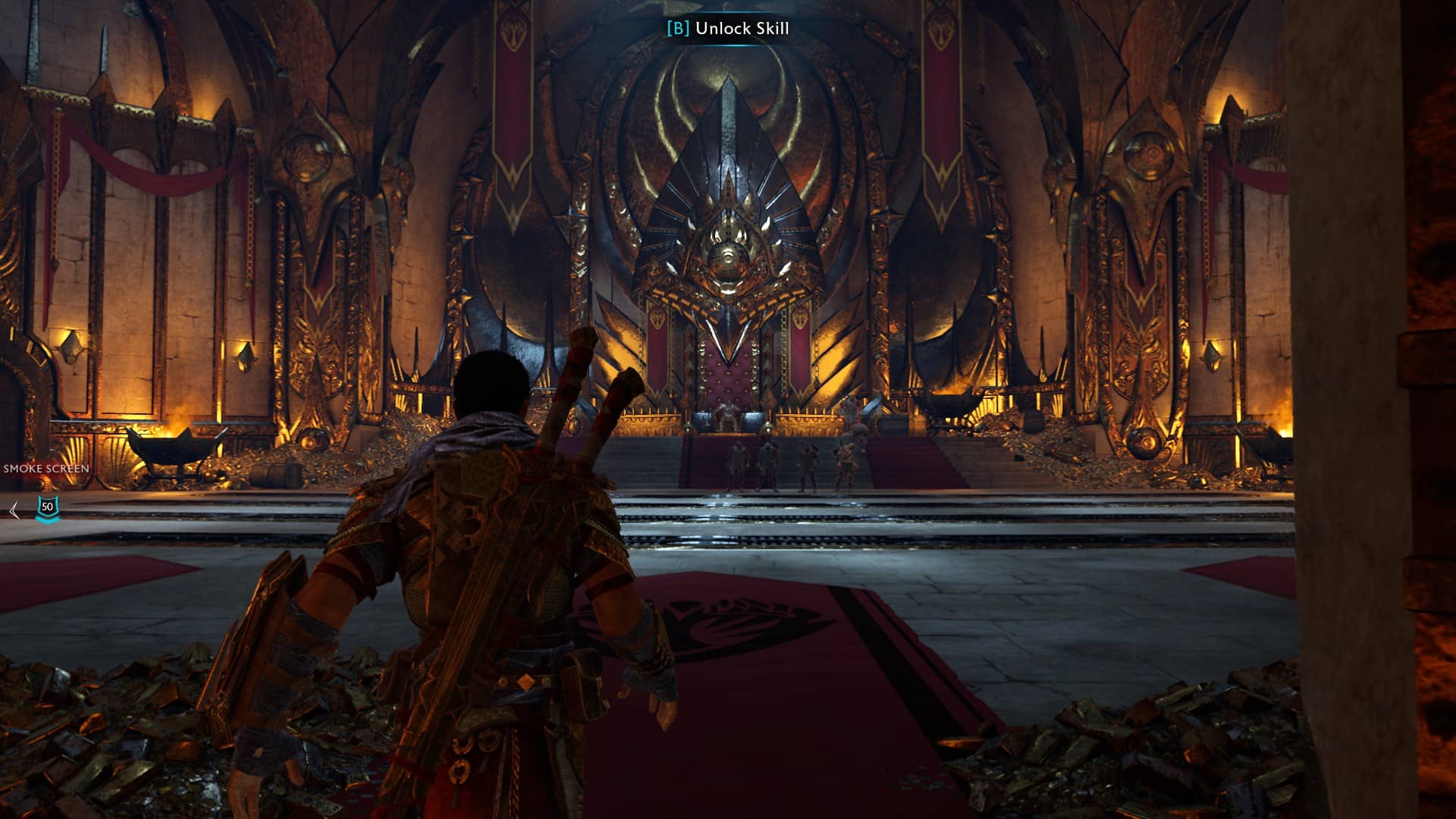Select the Smoke Screen ability label
This screenshot has height=819, width=1456.
[x=46, y=469]
